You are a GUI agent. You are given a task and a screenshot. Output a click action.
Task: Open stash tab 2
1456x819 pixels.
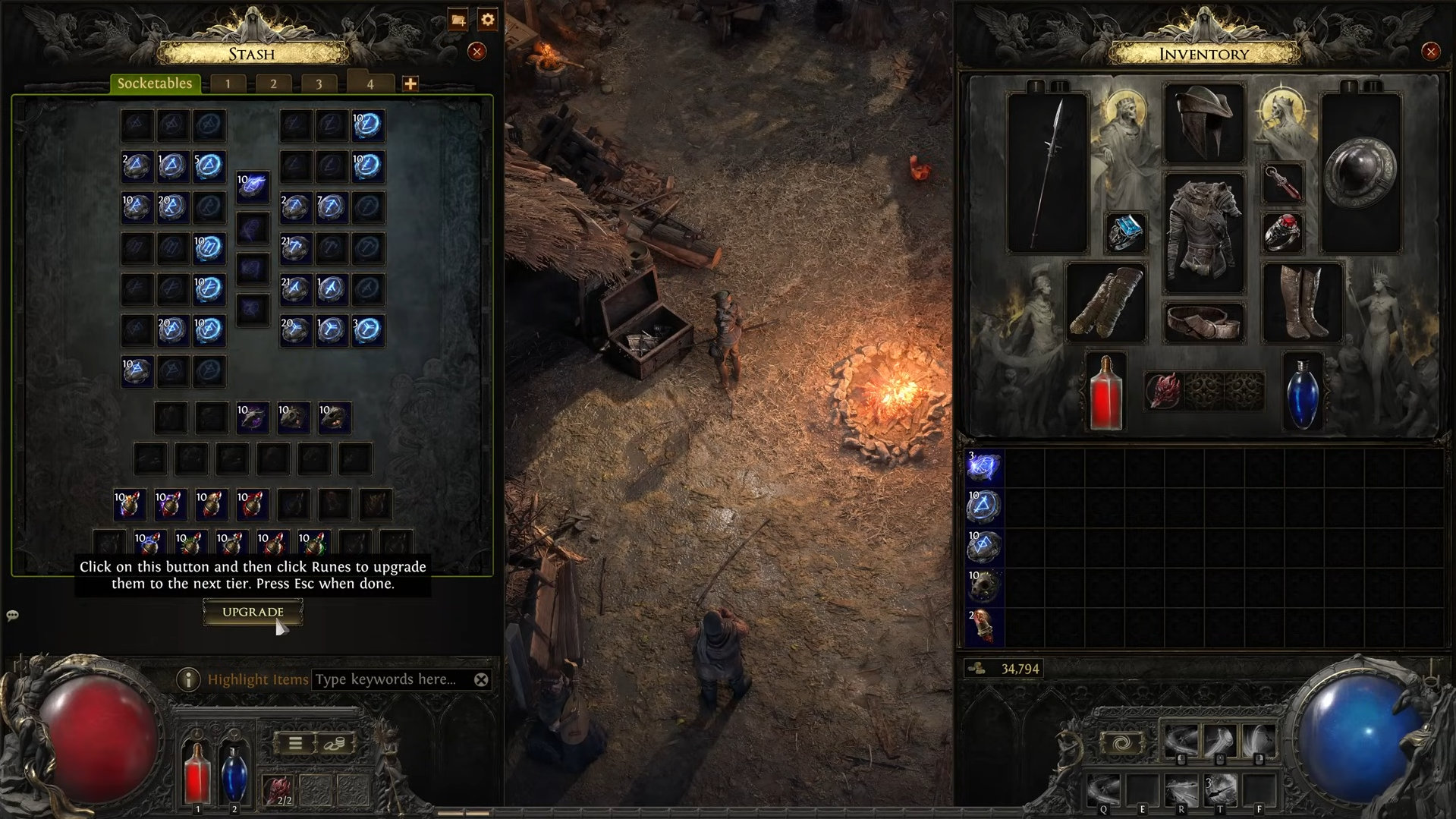[x=272, y=83]
